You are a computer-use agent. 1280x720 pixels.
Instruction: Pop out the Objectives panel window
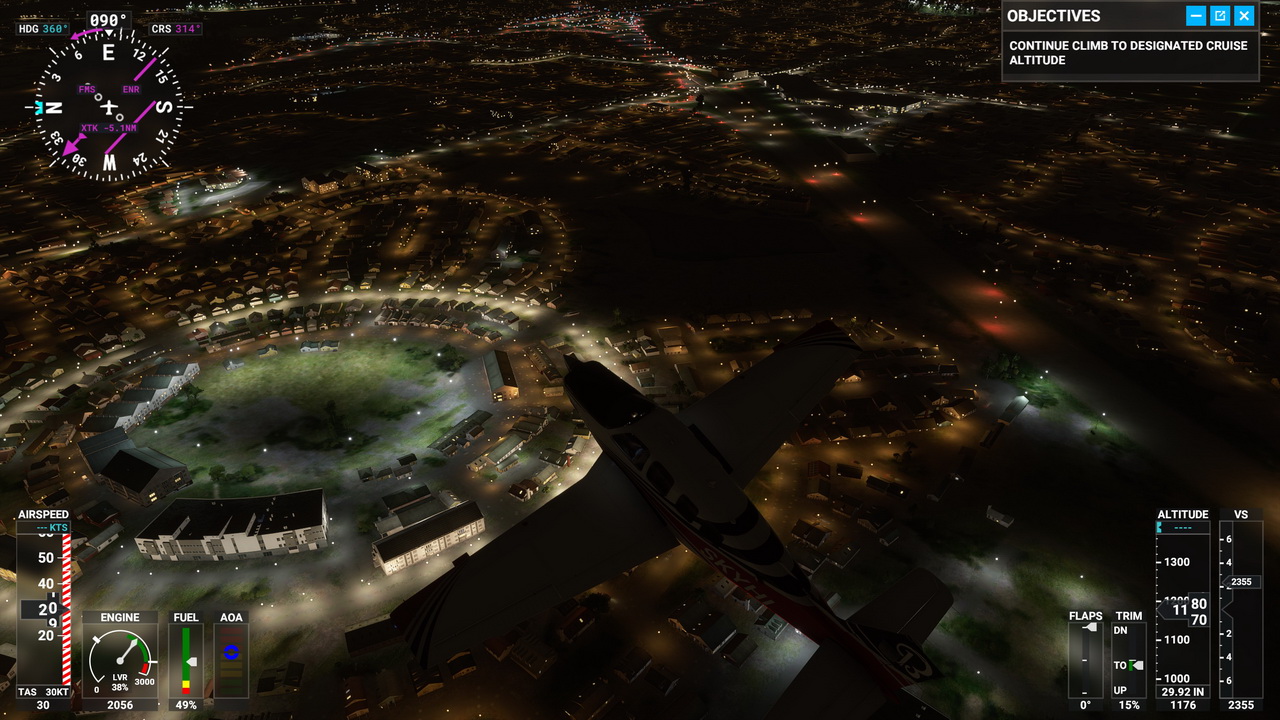point(1220,15)
